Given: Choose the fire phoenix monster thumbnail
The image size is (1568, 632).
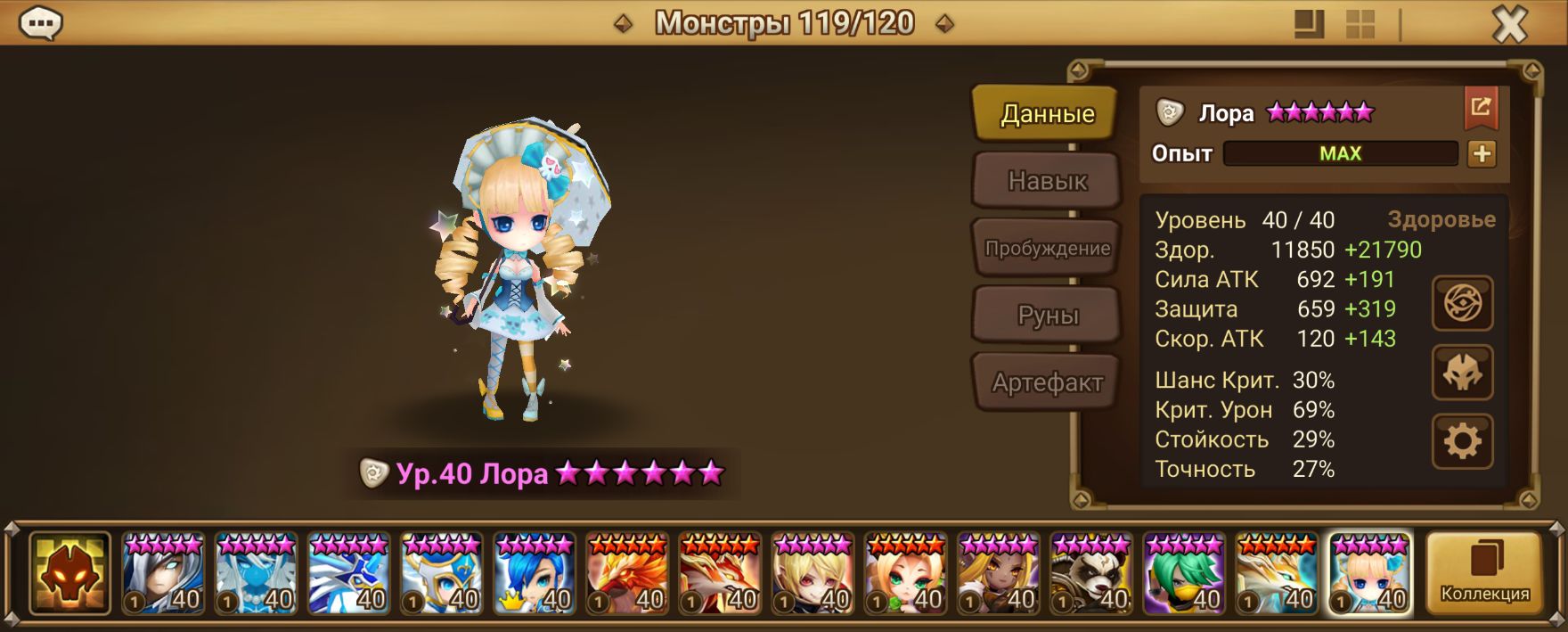Looking at the screenshot, I should [x=627, y=575].
